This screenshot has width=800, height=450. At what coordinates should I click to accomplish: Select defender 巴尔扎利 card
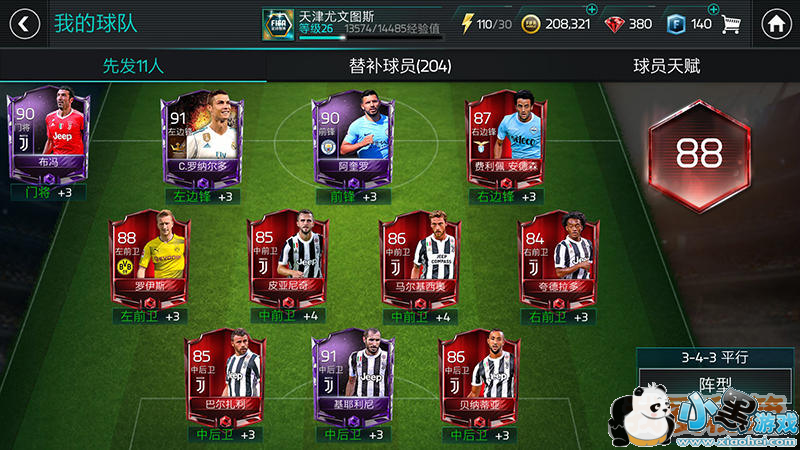[226, 377]
